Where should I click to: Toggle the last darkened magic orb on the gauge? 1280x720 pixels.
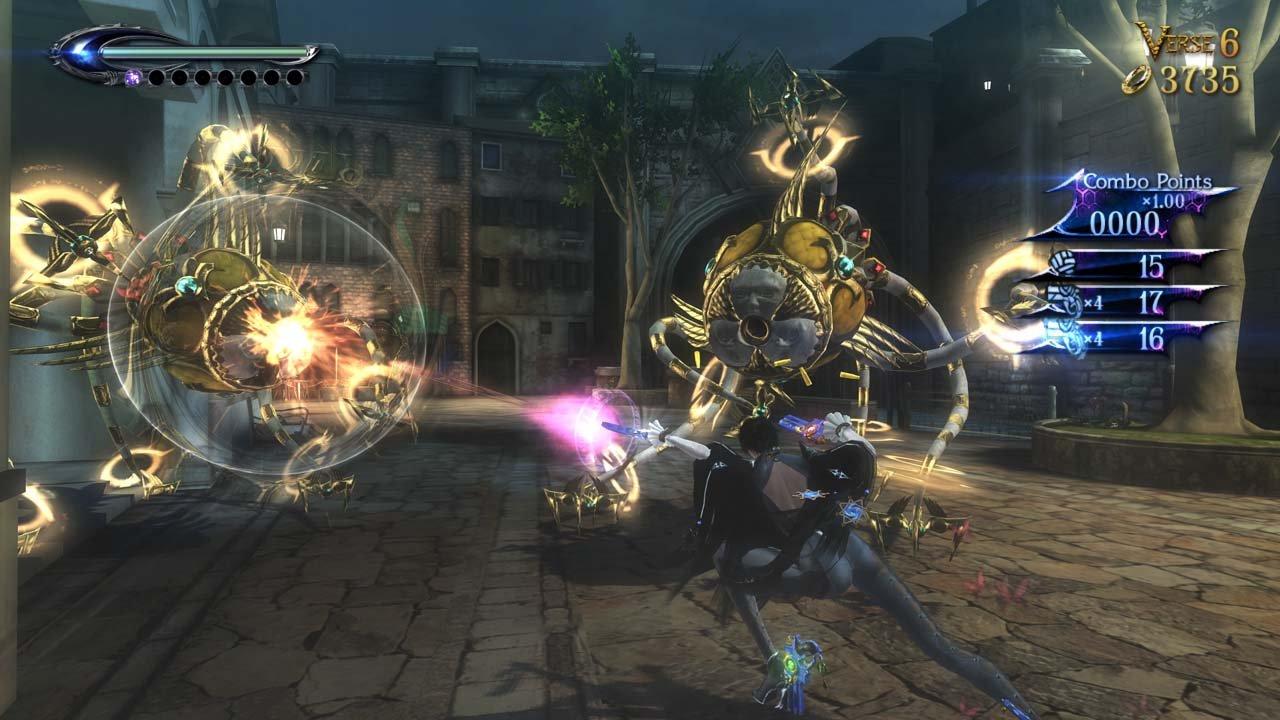click(x=295, y=77)
